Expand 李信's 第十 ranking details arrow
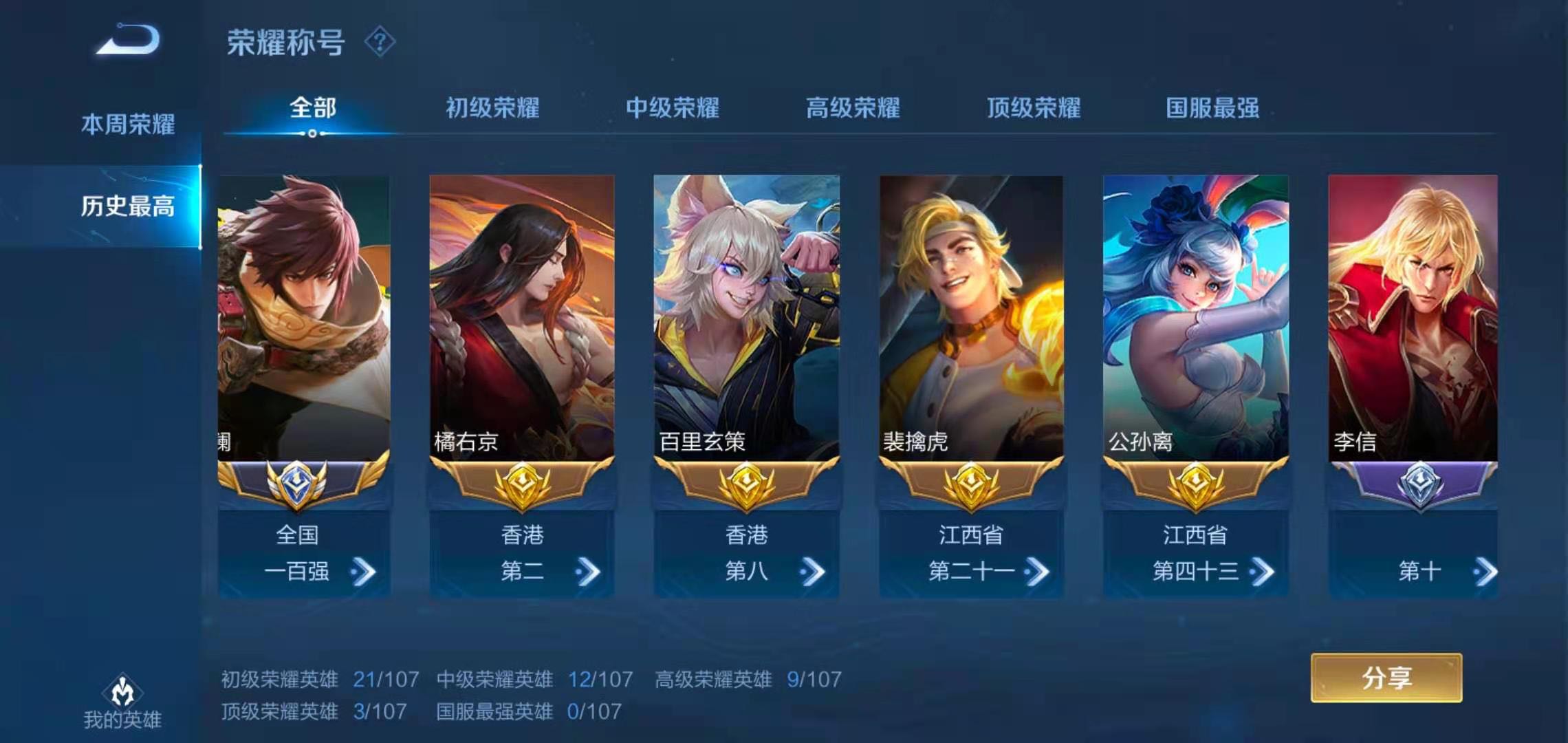Viewport: 1568px width, 743px height. pyautogui.click(x=1485, y=571)
